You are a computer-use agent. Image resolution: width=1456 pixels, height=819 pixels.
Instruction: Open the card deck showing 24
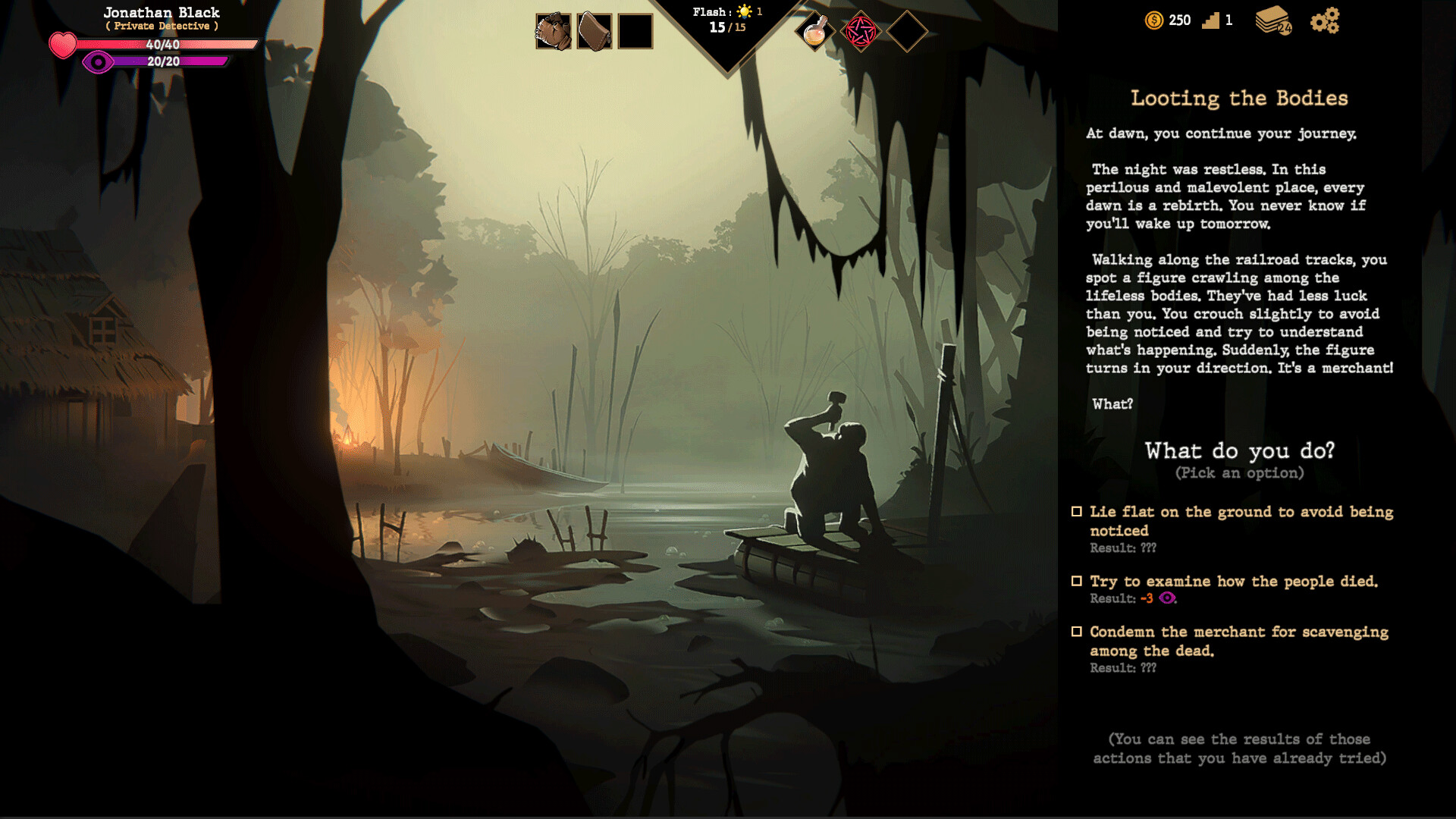coord(1275,20)
